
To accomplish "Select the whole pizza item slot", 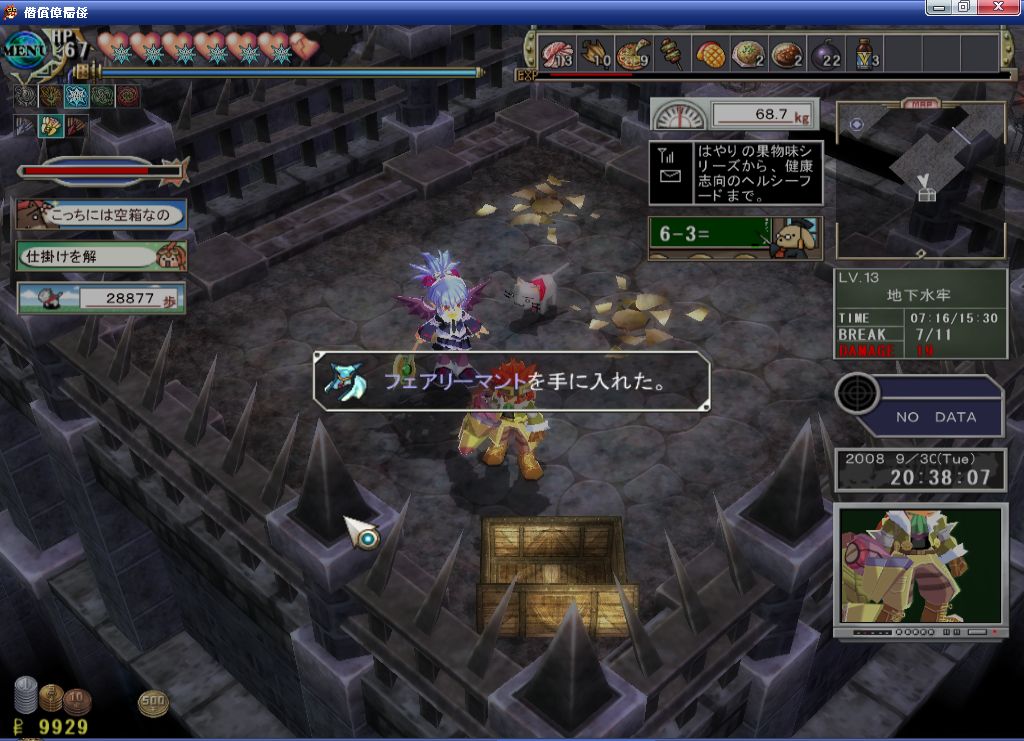I will coord(632,53).
